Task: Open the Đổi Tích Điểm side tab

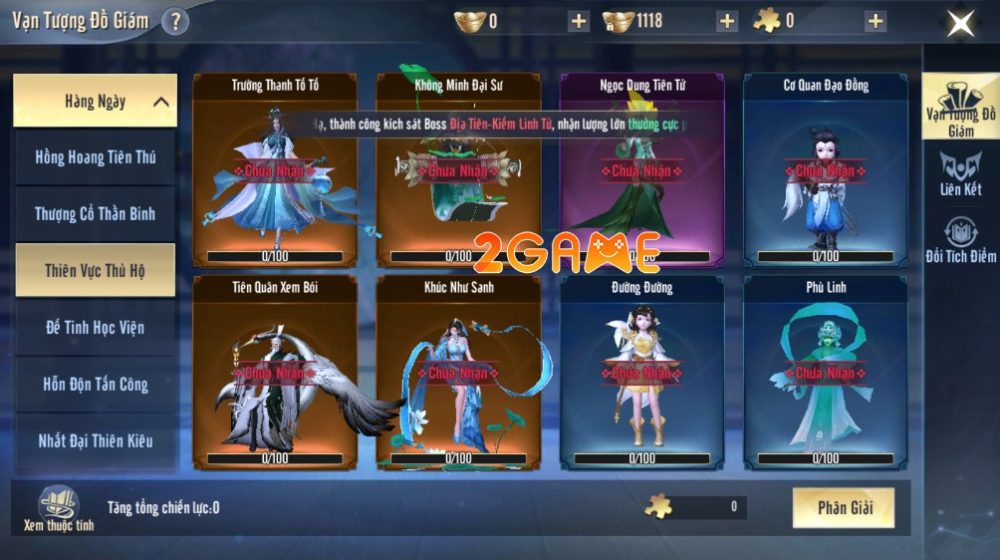Action: point(960,241)
